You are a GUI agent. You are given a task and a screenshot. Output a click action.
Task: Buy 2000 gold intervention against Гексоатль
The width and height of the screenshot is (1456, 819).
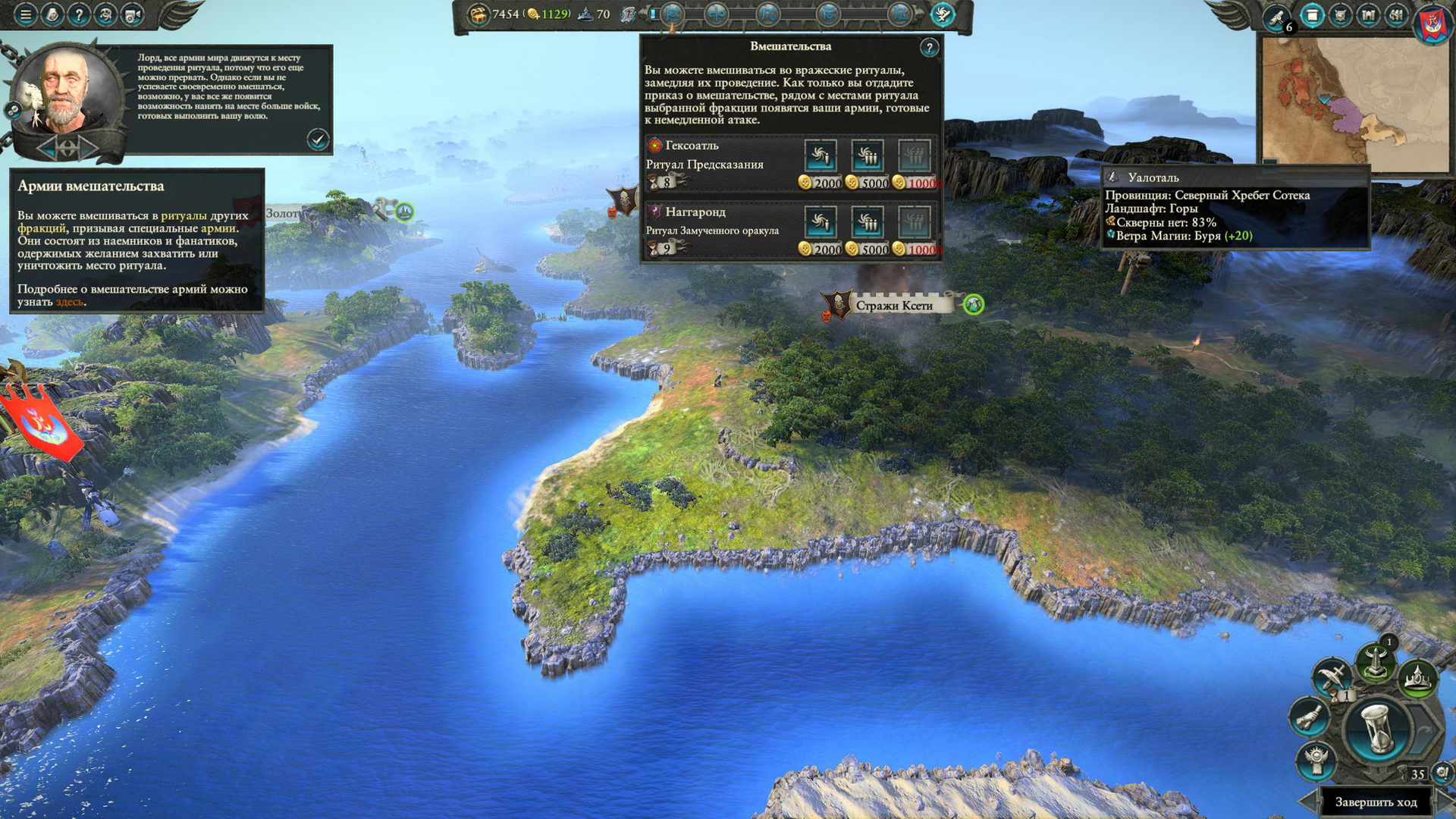pos(820,156)
